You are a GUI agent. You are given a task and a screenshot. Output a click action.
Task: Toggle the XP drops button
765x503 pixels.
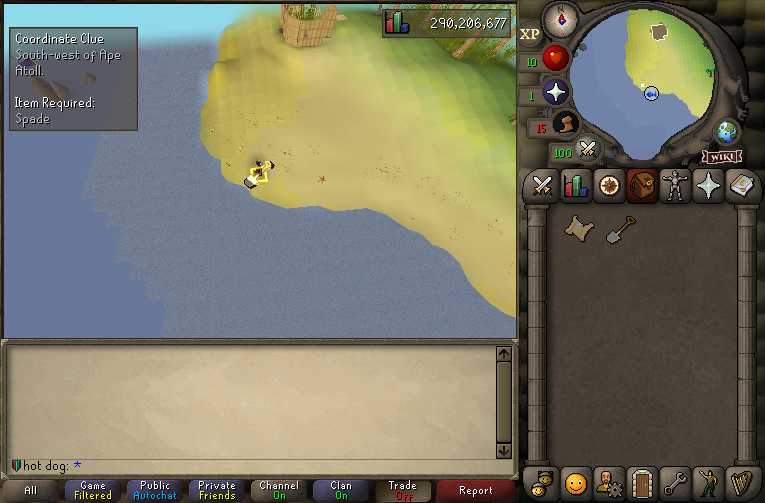pos(530,34)
